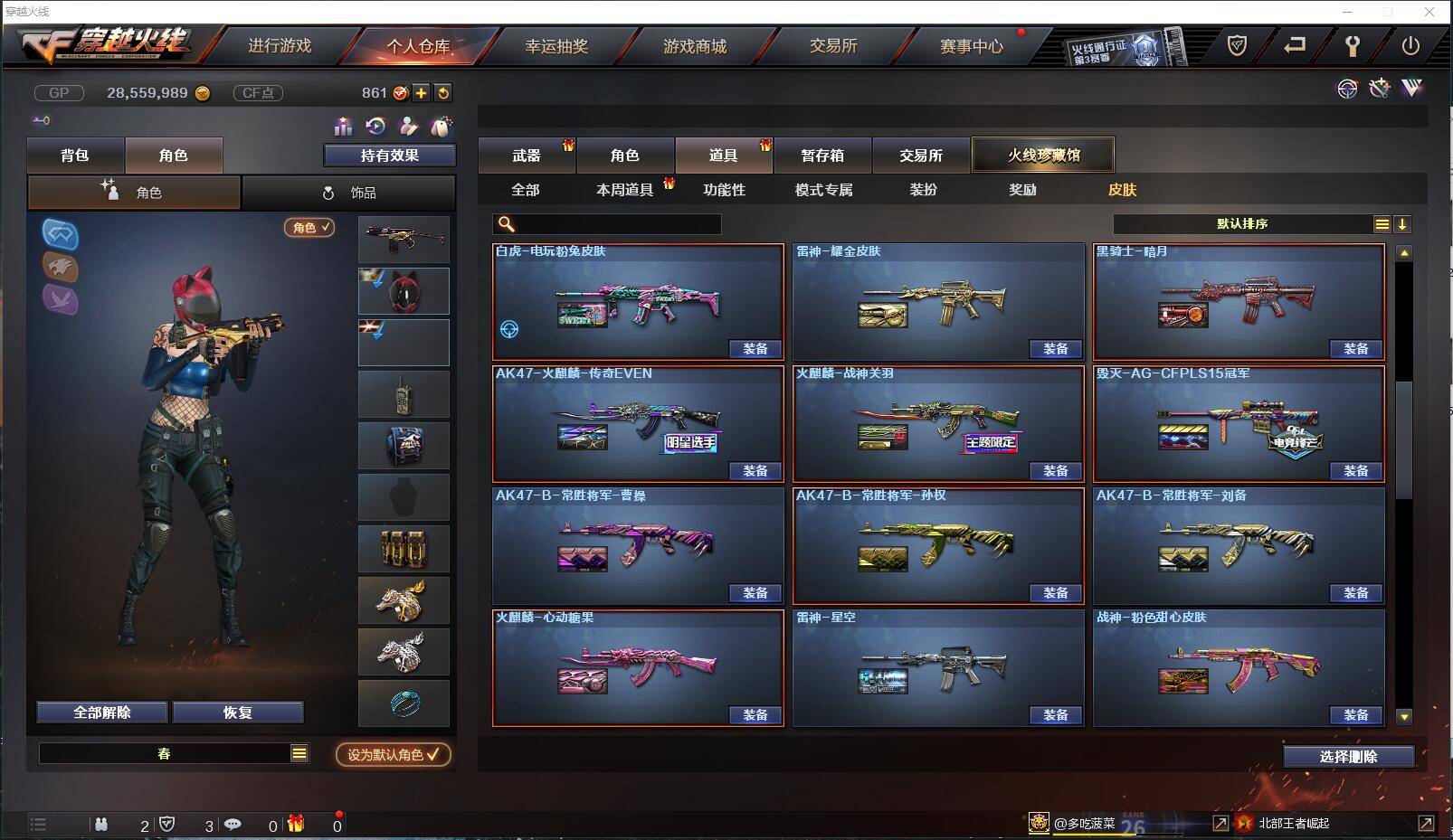Click the descending sort arrow beside 默认排序
Image resolution: width=1453 pixels, height=840 pixels.
tap(1403, 223)
